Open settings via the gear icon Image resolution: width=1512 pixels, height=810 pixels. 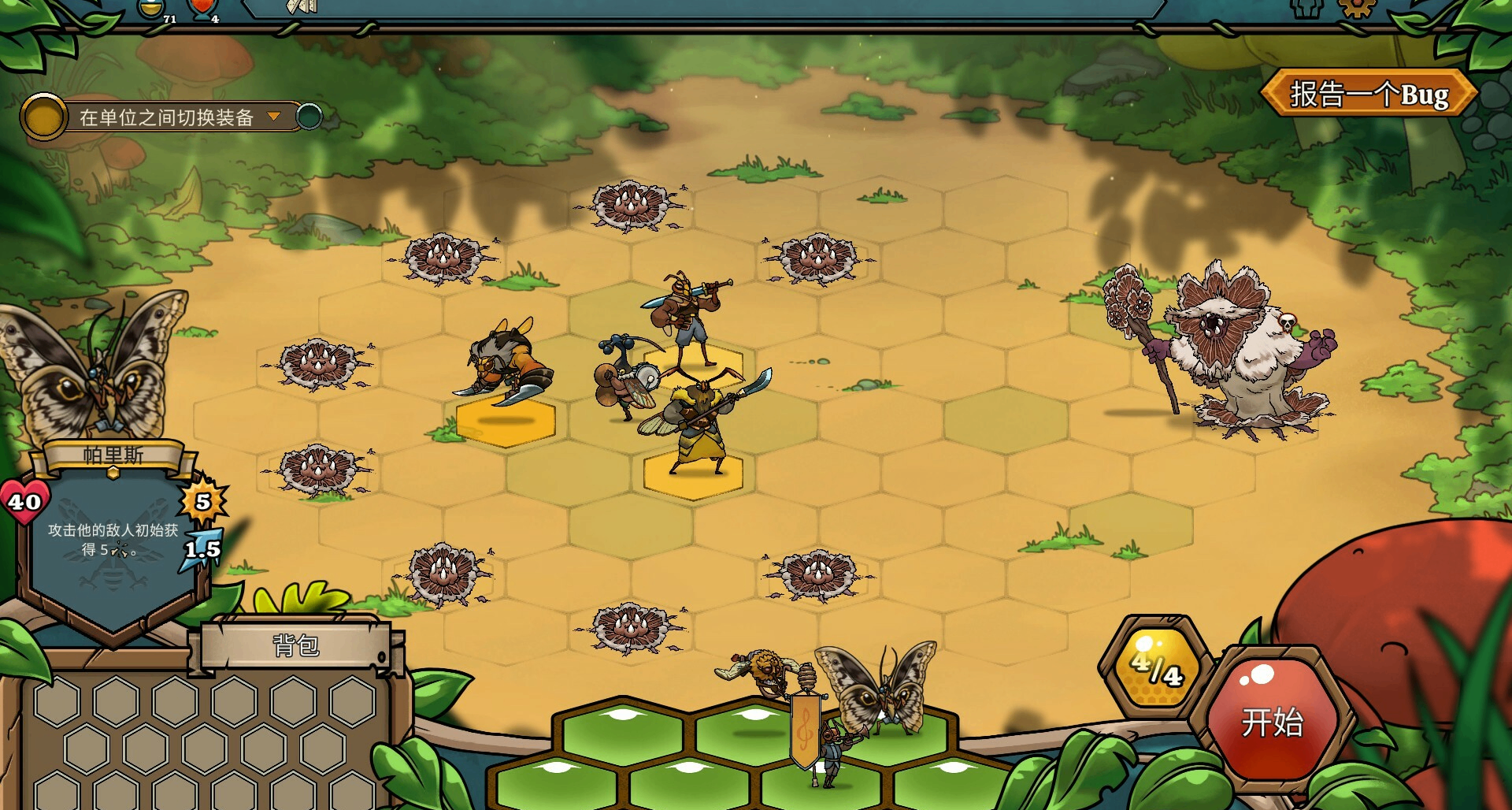[1356, 8]
